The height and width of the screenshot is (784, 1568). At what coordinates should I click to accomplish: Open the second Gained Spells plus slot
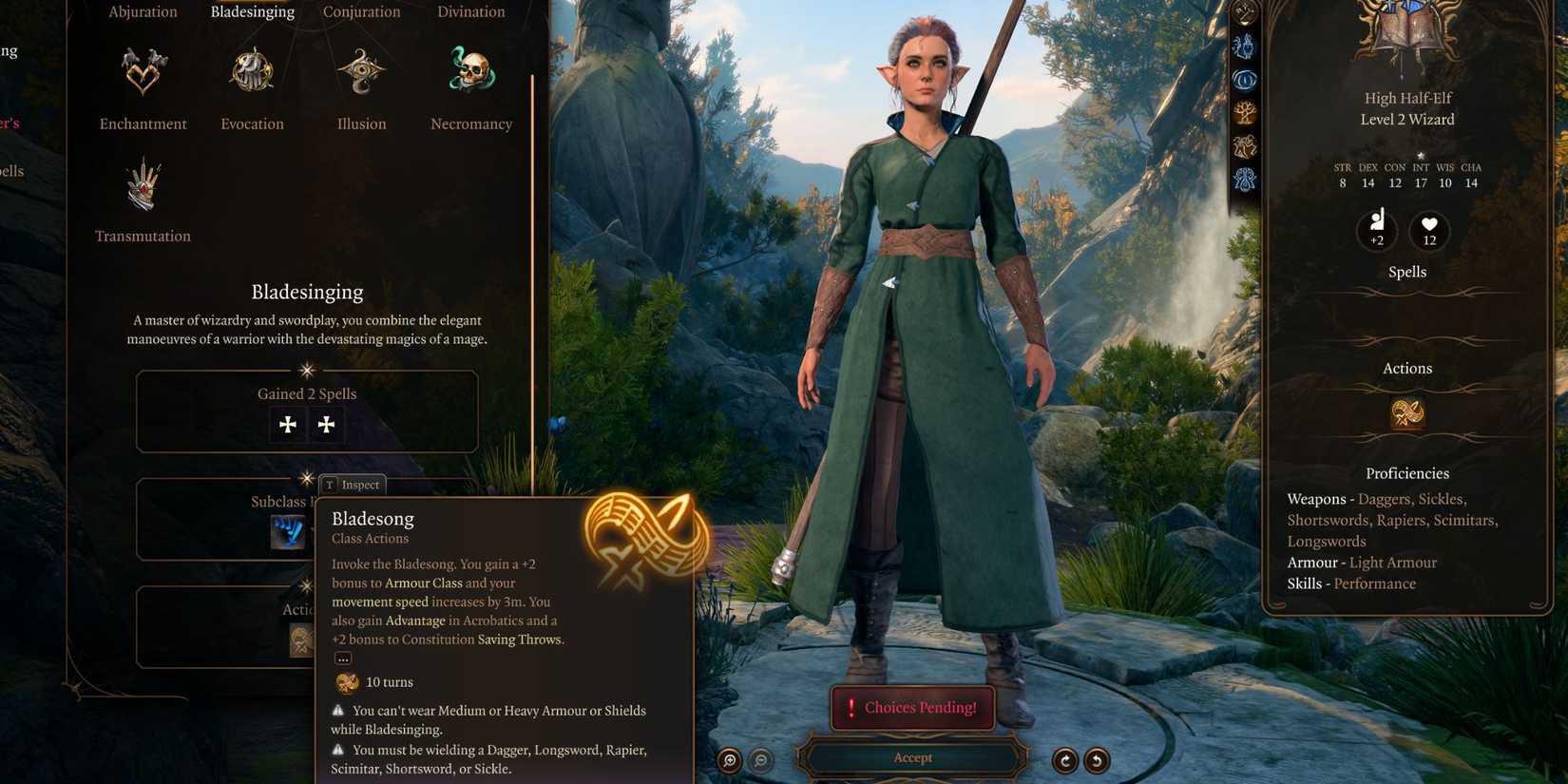coord(326,425)
